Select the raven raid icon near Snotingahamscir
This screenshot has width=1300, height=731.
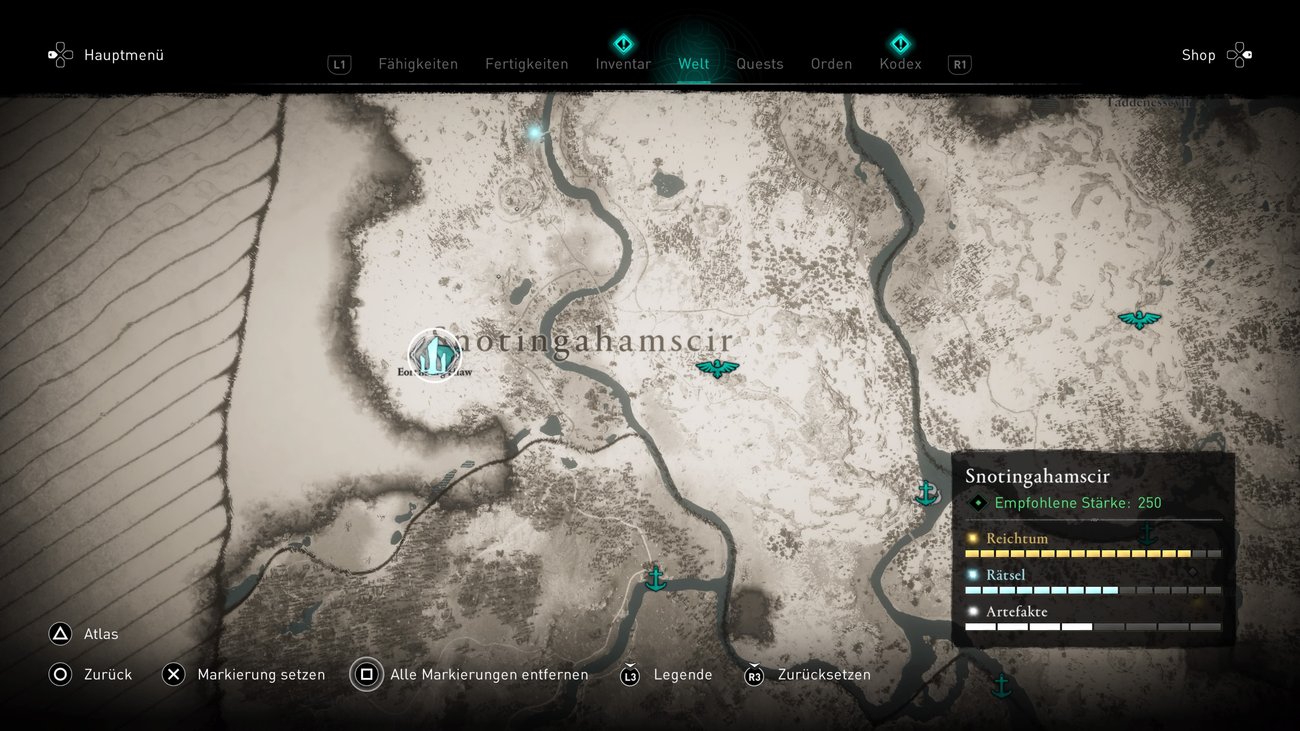pyautogui.click(x=716, y=368)
